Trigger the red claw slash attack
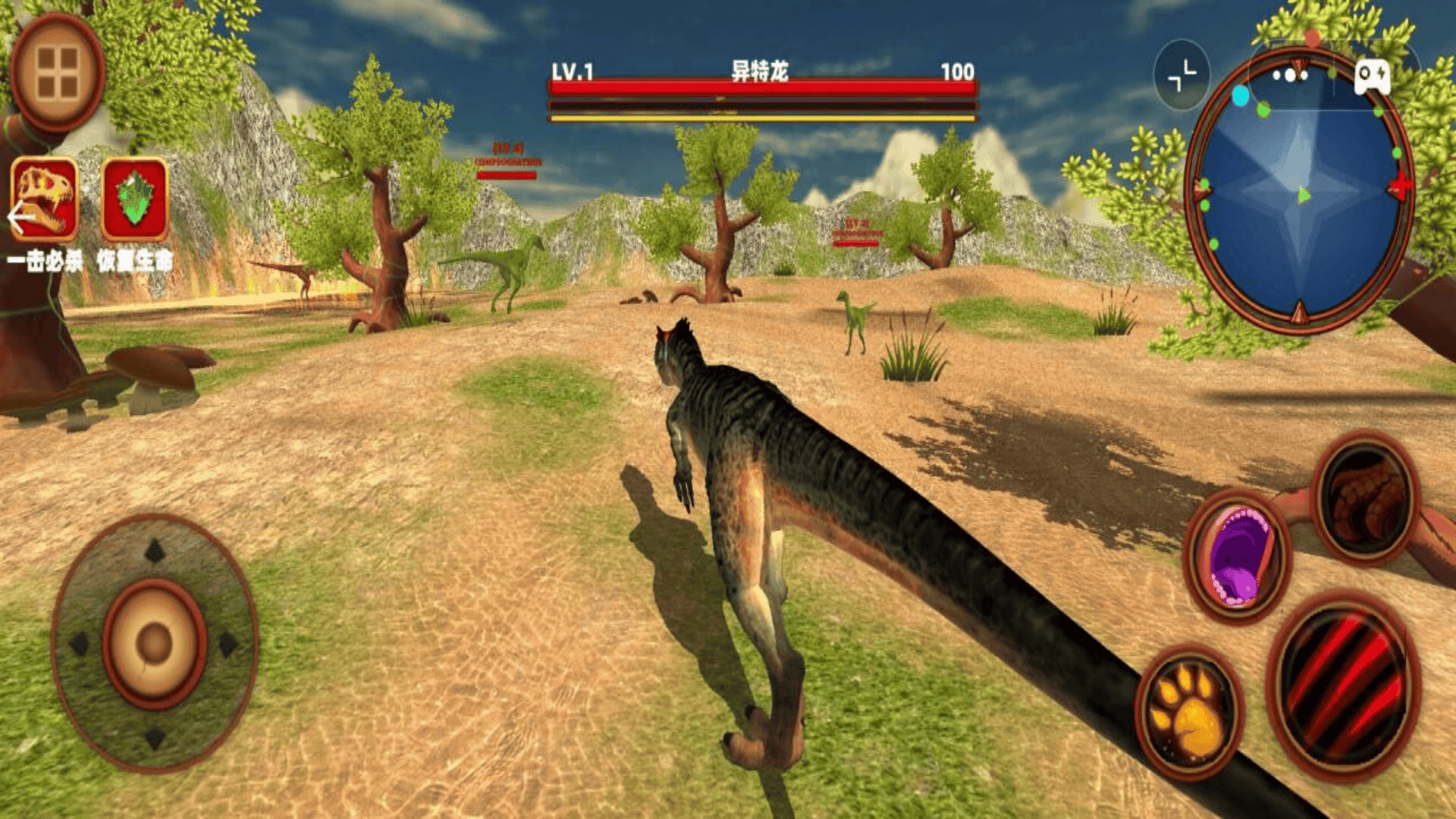The height and width of the screenshot is (819, 1456). 1341,686
